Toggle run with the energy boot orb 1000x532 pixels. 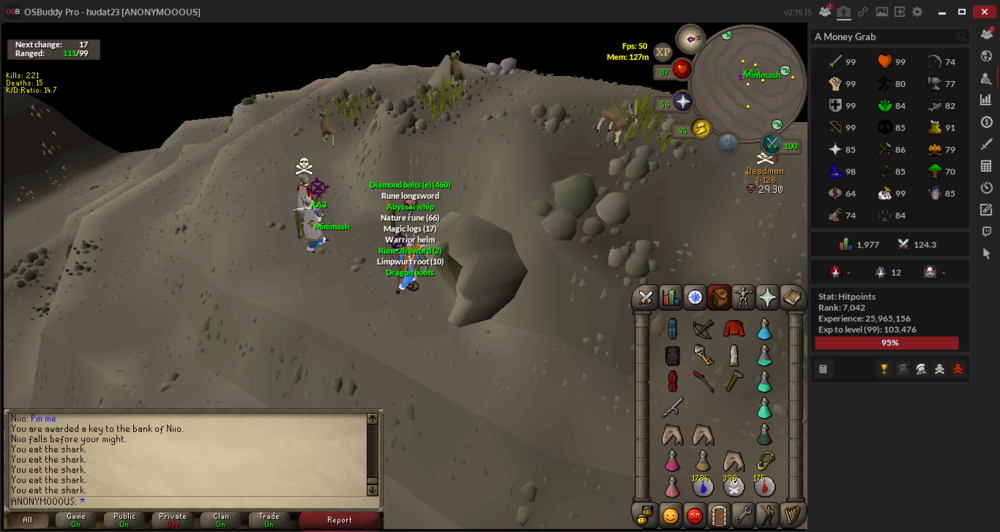(700, 129)
